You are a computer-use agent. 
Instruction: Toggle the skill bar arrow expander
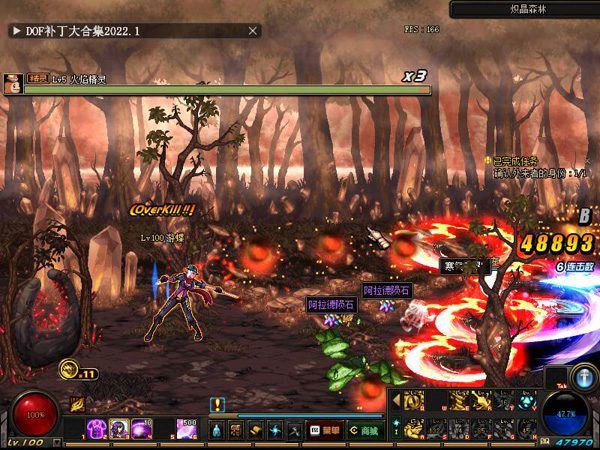[x=394, y=400]
